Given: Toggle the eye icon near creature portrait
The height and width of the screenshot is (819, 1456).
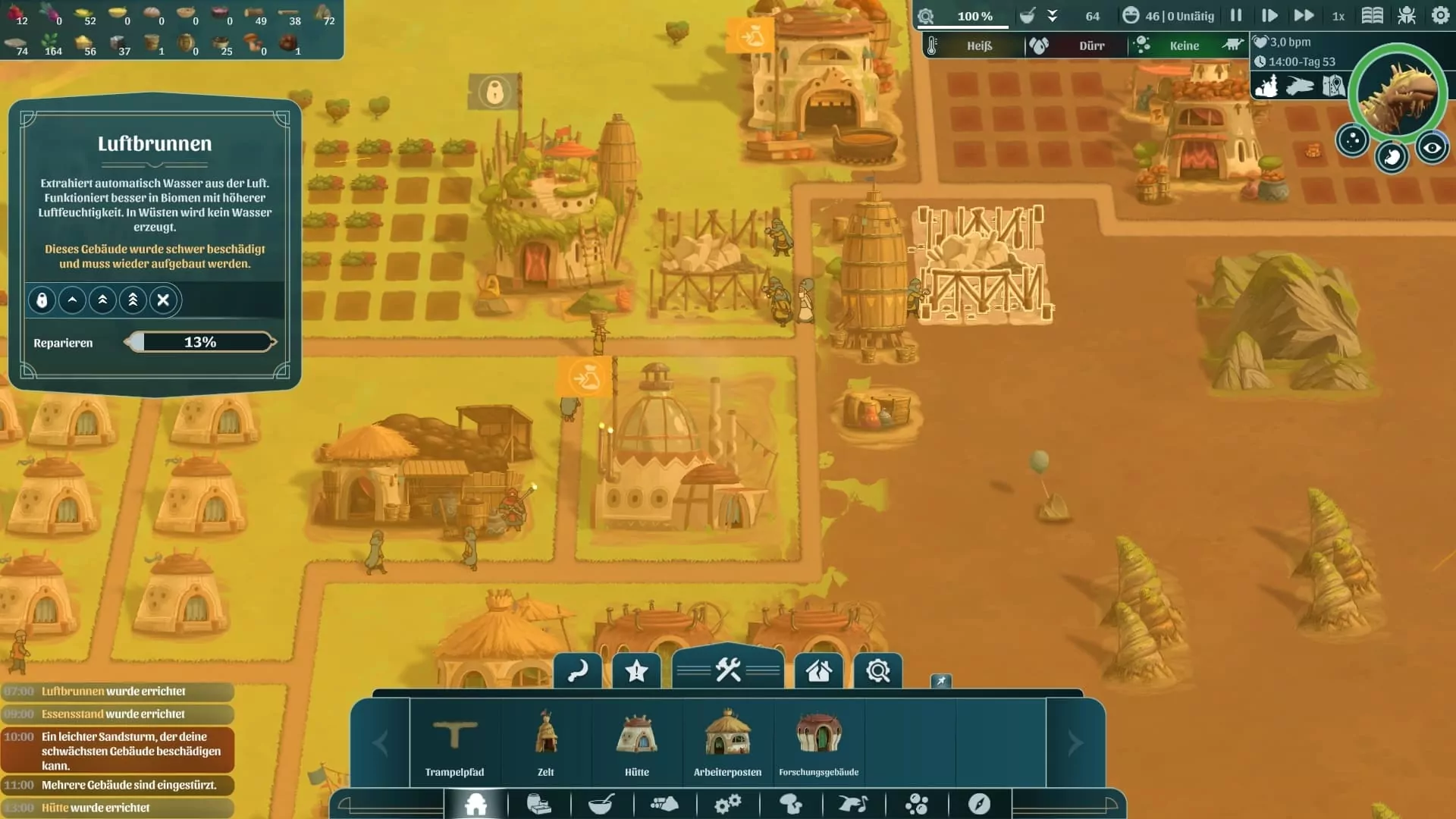Looking at the screenshot, I should tap(1432, 148).
